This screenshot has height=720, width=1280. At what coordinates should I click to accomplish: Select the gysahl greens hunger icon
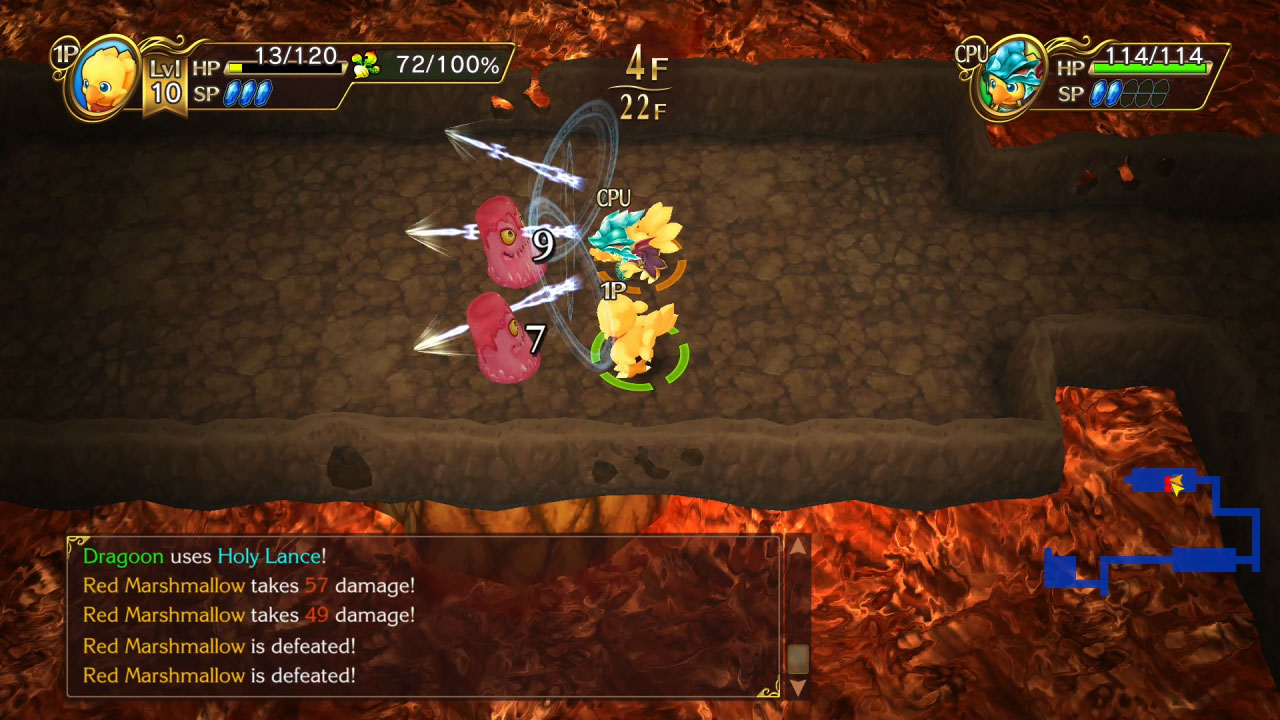pos(367,64)
